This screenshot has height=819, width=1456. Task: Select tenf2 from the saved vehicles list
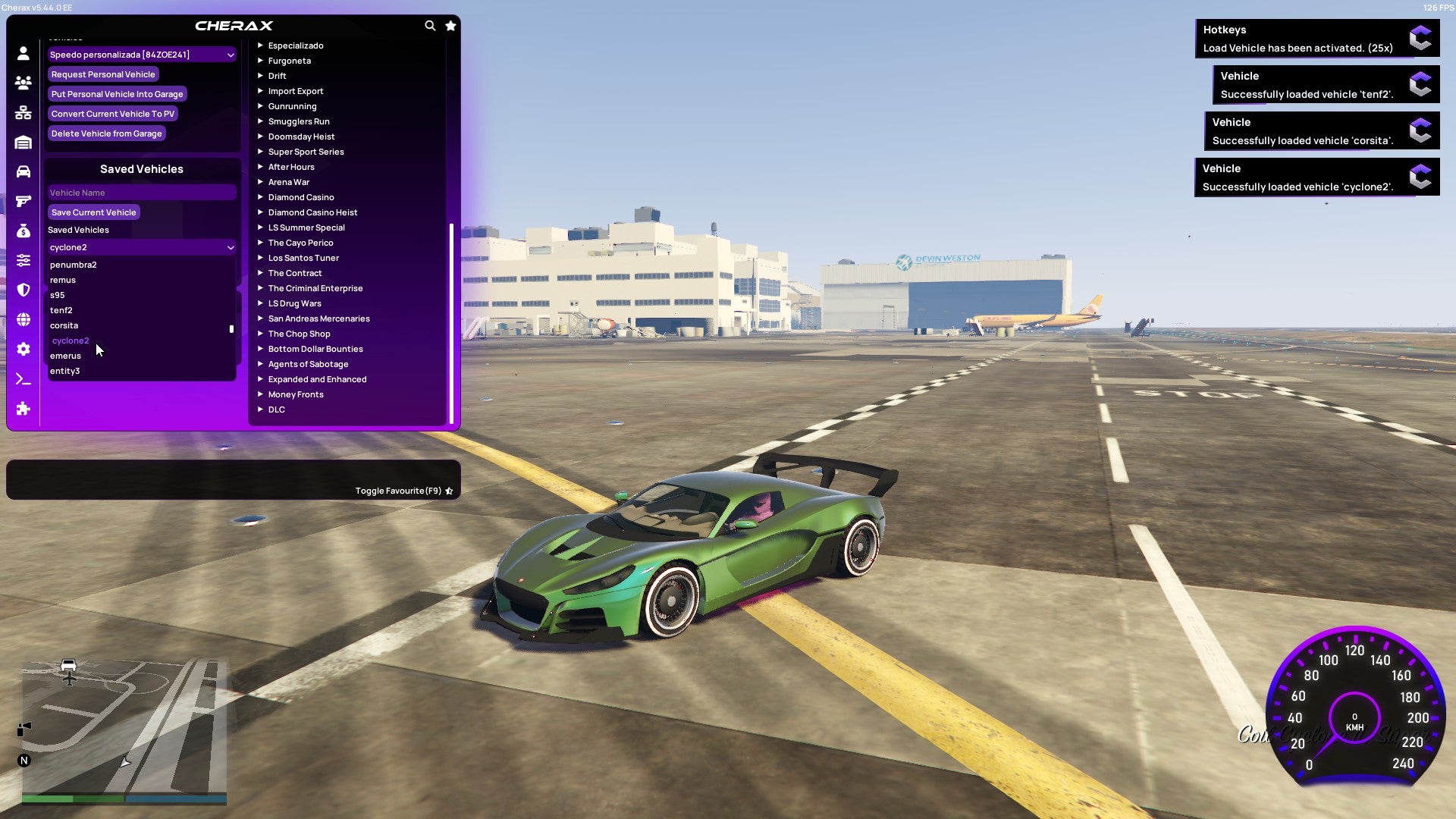click(x=61, y=310)
